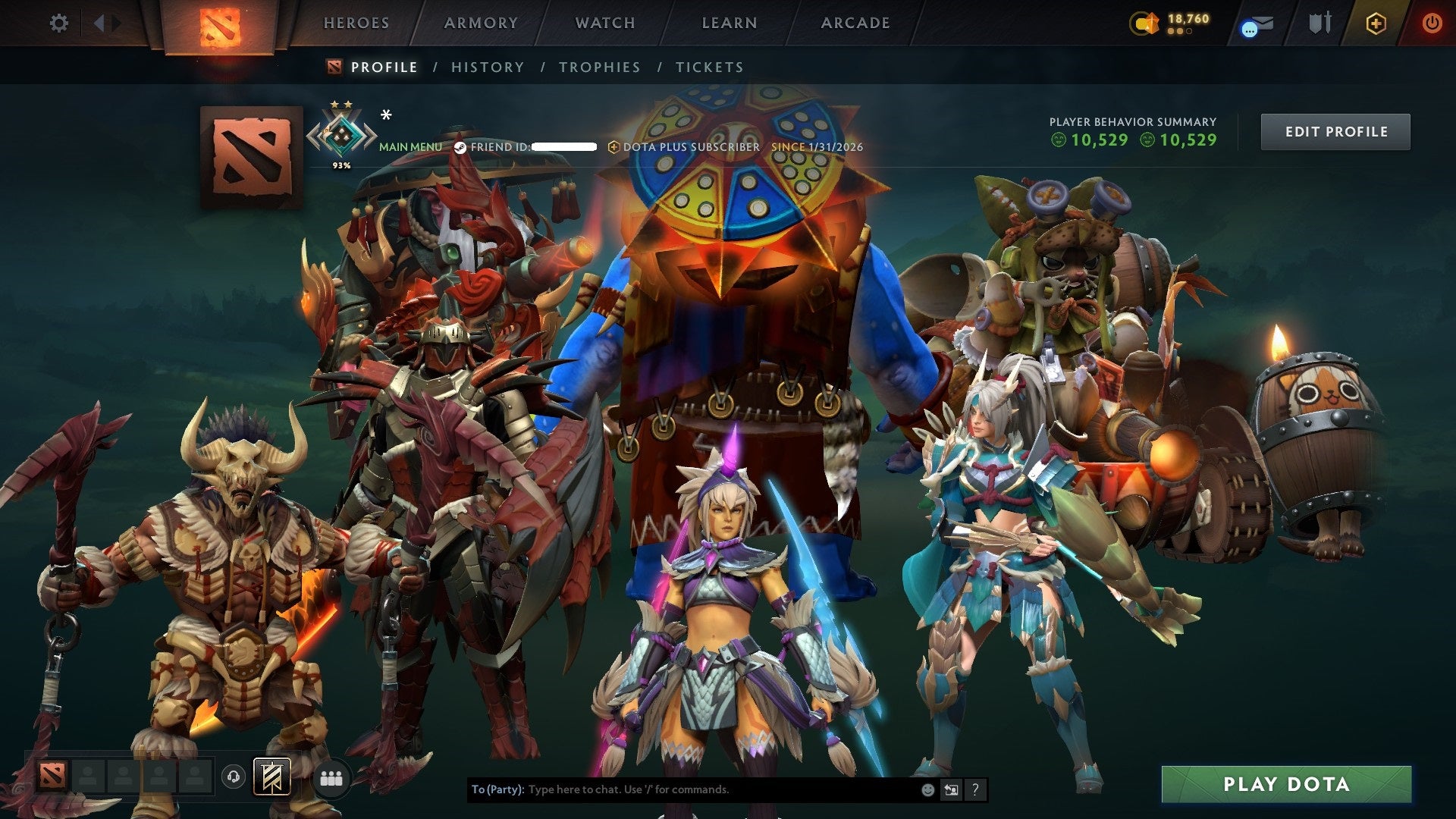Open the friends list via the group icon
Screen dimensions: 1456x819
[331, 777]
